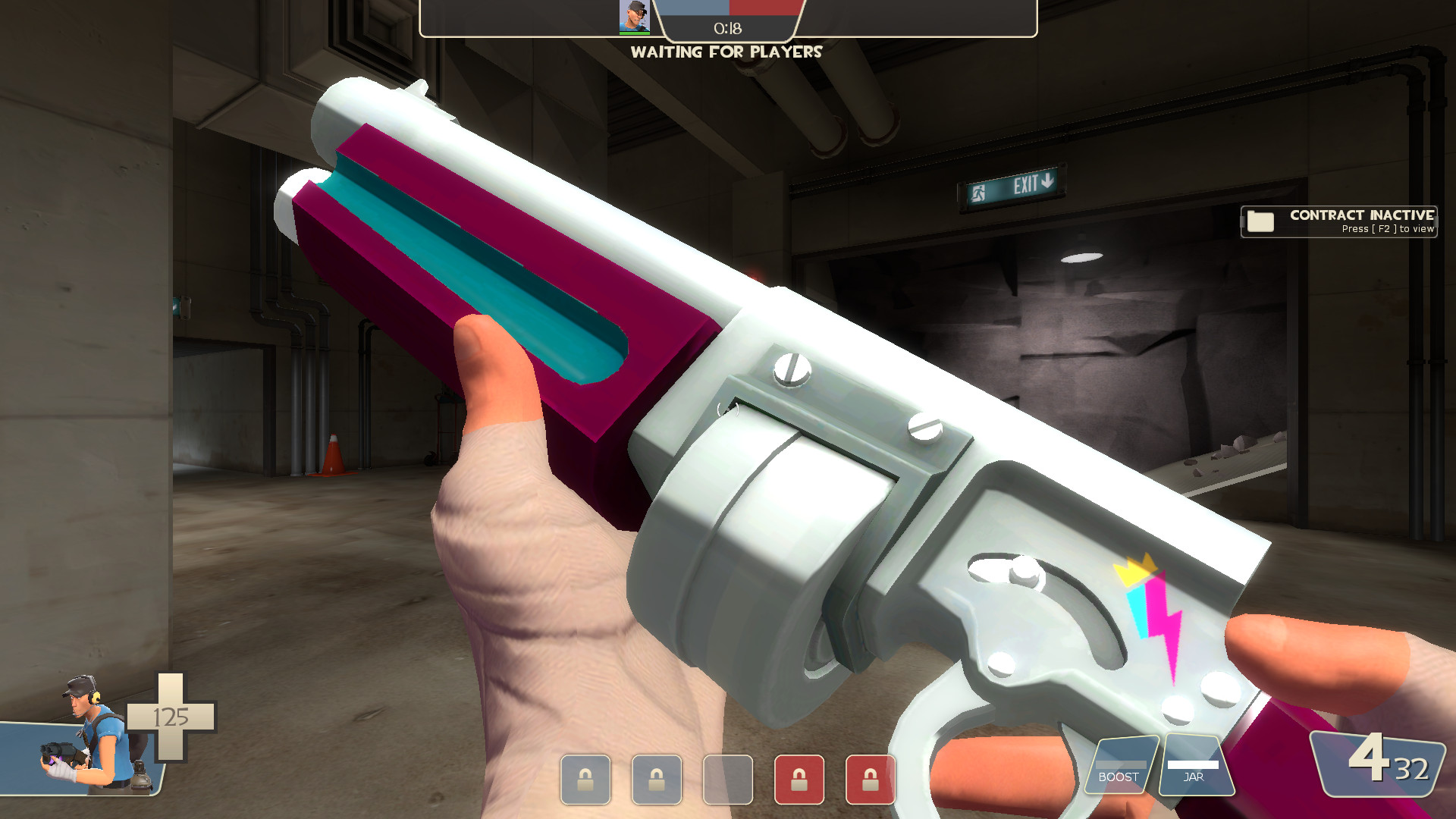This screenshot has height=819, width=1456.
Task: Click the first blue unlocked padlock icon
Action: tap(585, 780)
